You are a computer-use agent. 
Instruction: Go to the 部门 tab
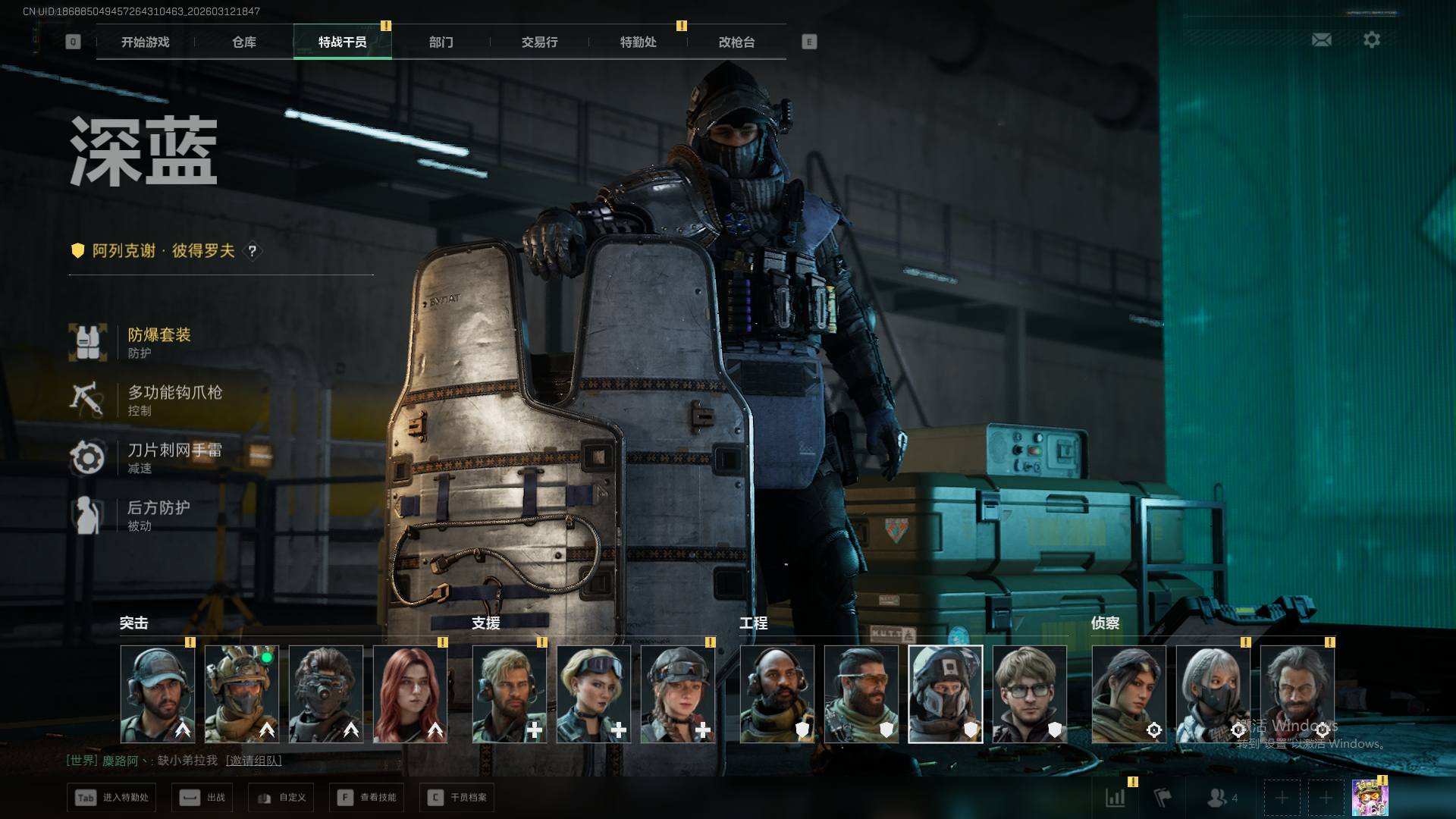click(x=441, y=42)
